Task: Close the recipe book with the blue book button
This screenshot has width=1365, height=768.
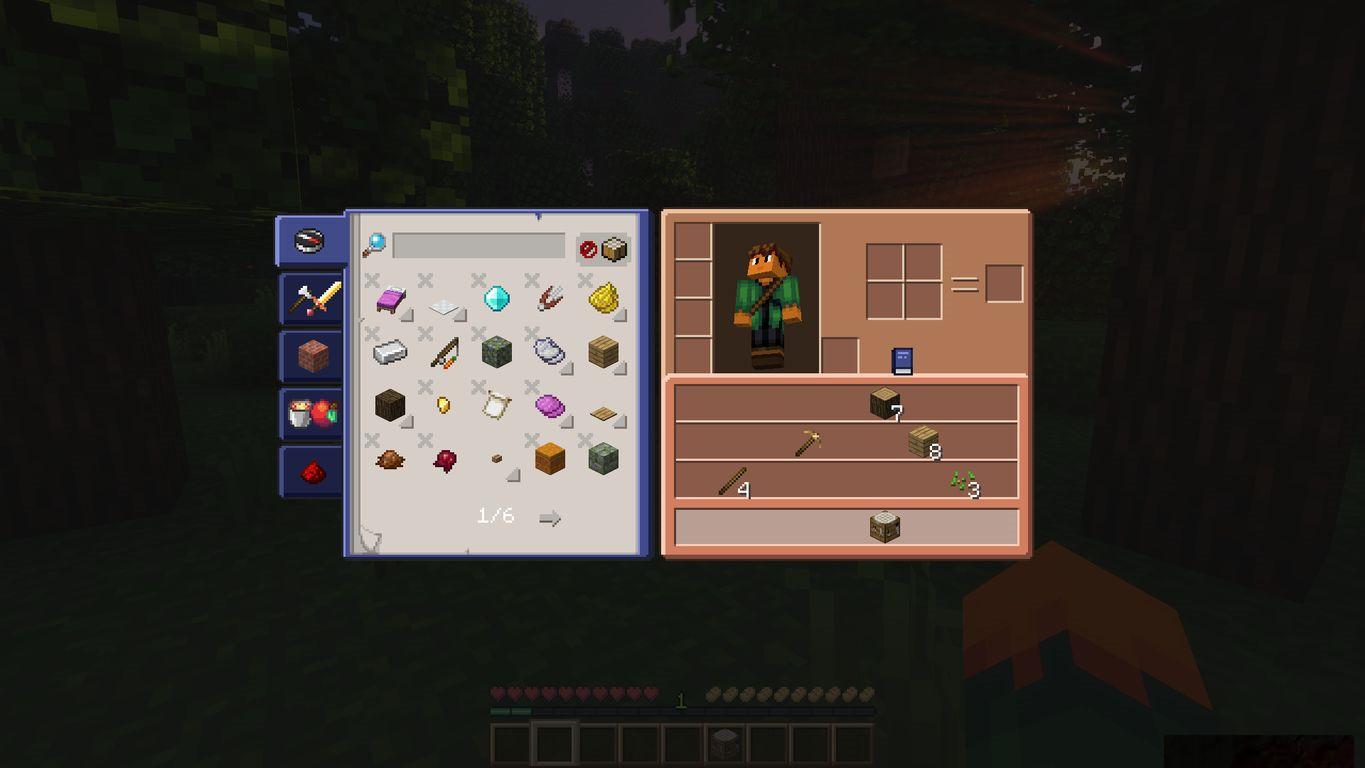Action: [x=902, y=361]
